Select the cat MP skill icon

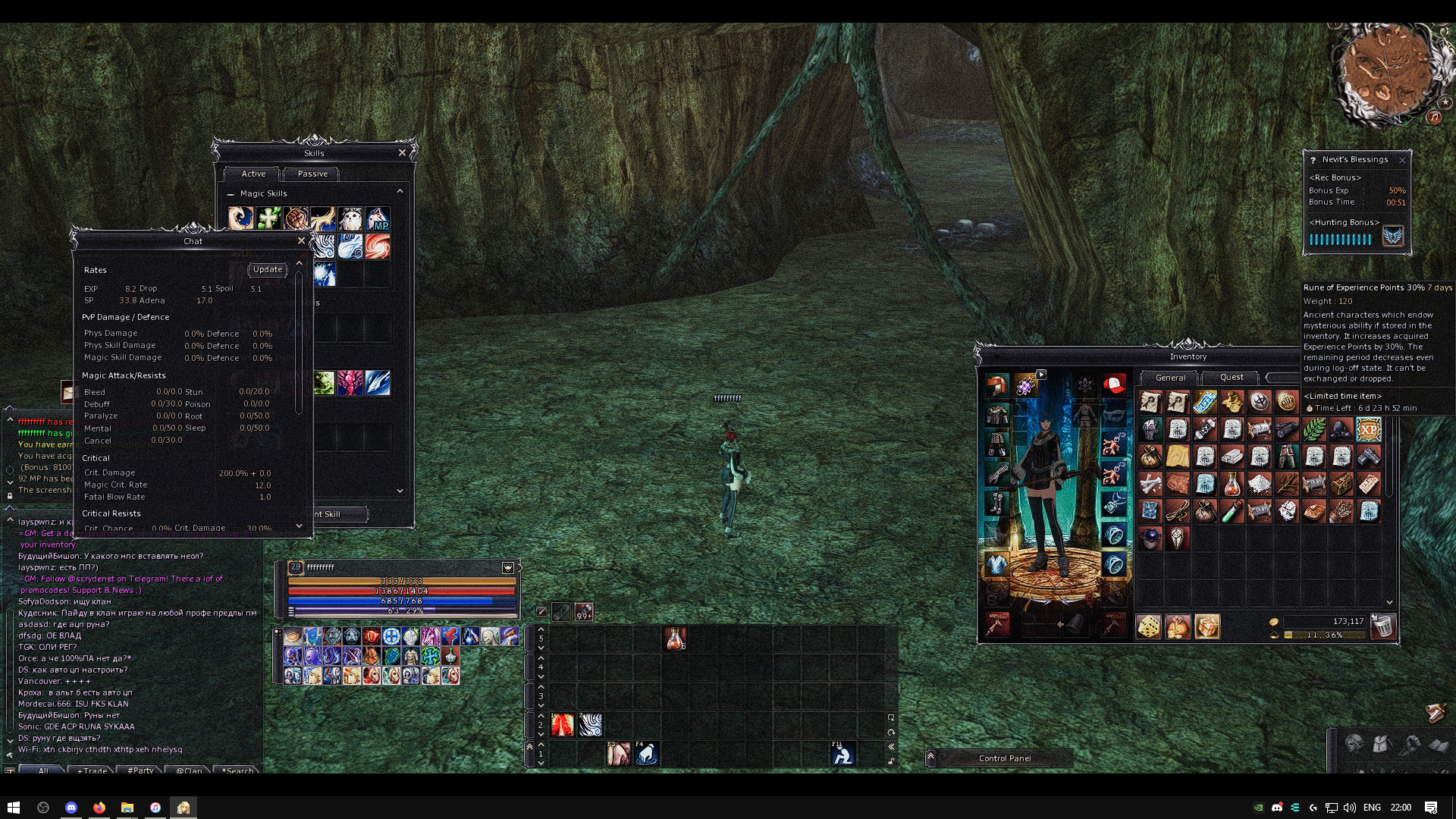tap(378, 219)
